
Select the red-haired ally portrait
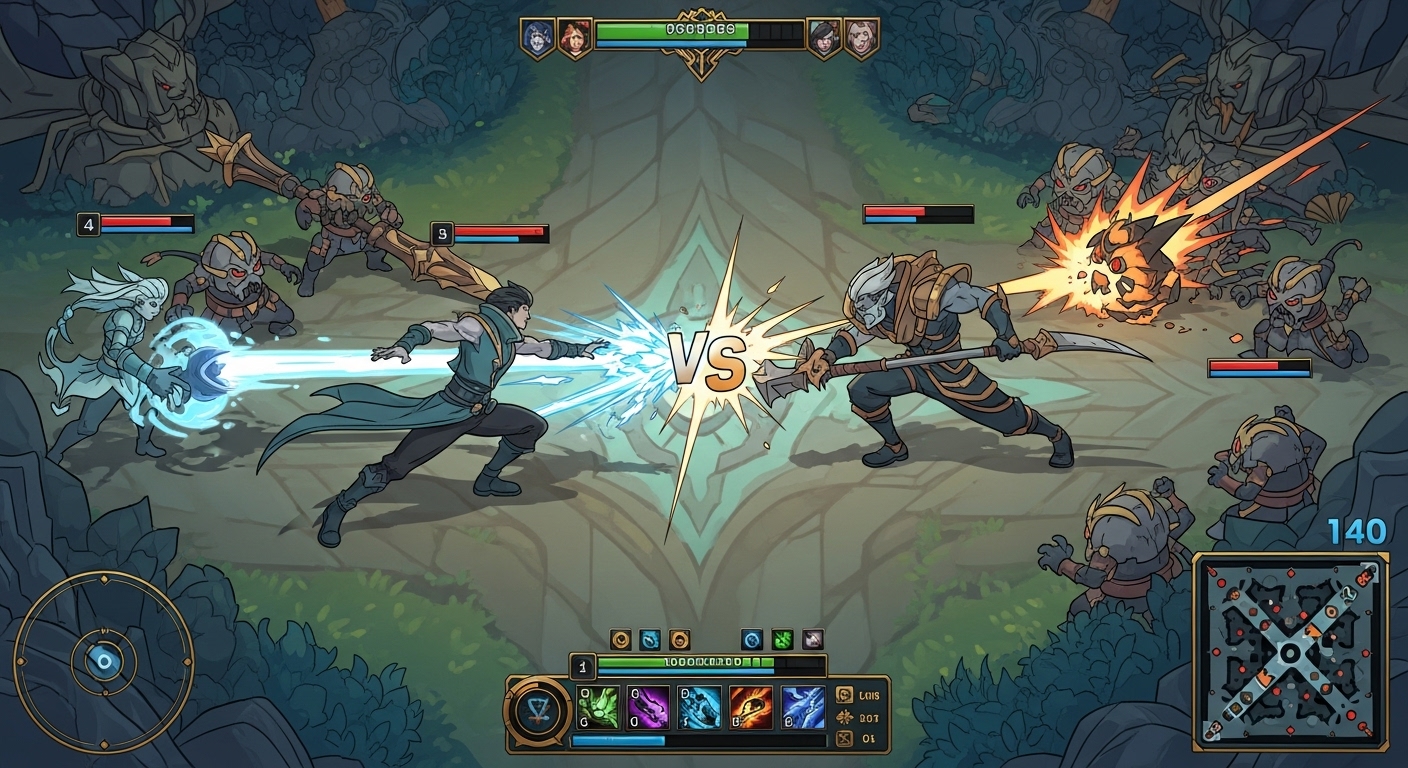click(x=574, y=38)
